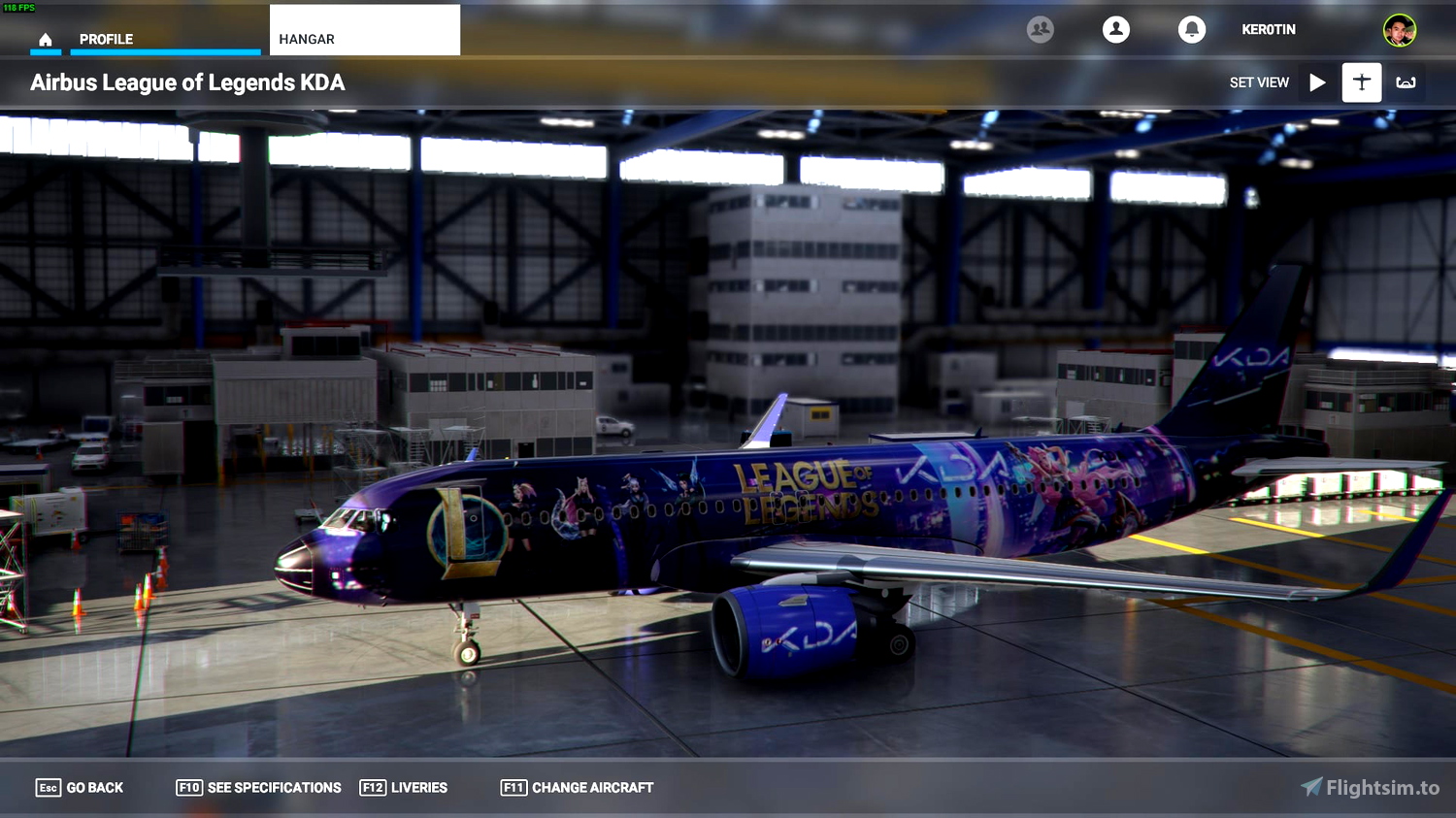Click the white profile person icon

point(1114,29)
